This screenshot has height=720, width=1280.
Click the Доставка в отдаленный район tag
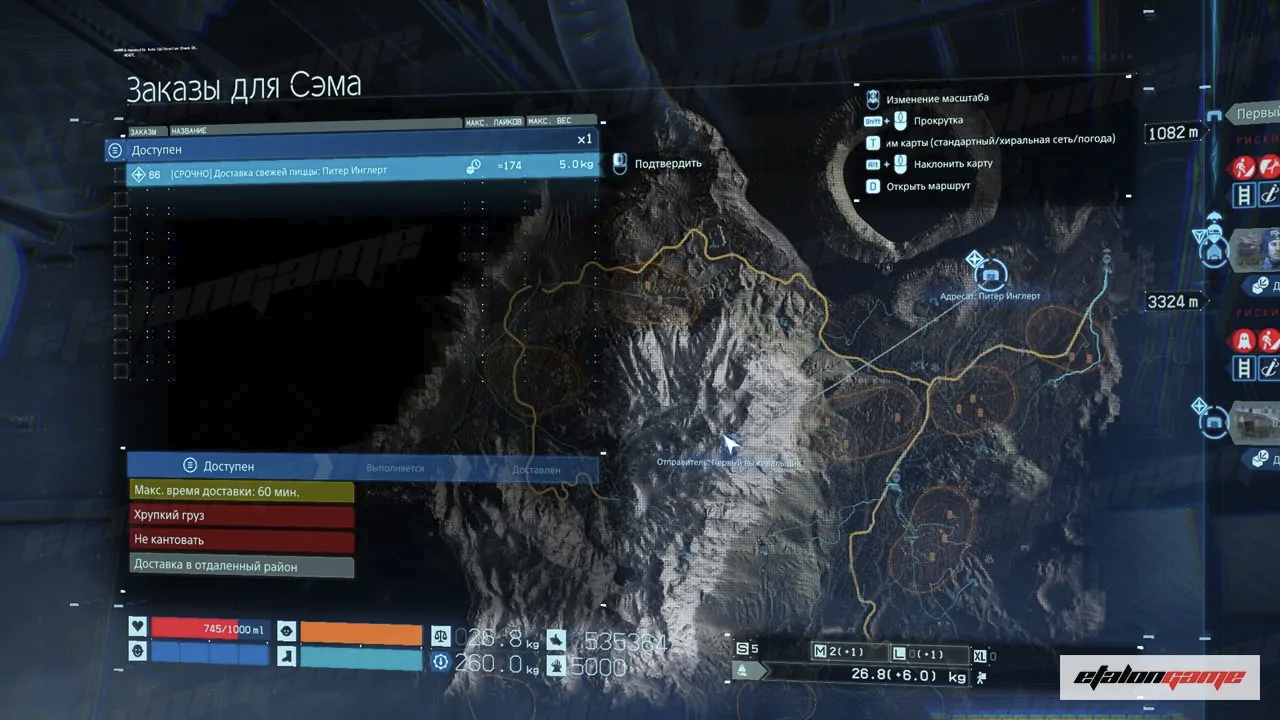[241, 567]
